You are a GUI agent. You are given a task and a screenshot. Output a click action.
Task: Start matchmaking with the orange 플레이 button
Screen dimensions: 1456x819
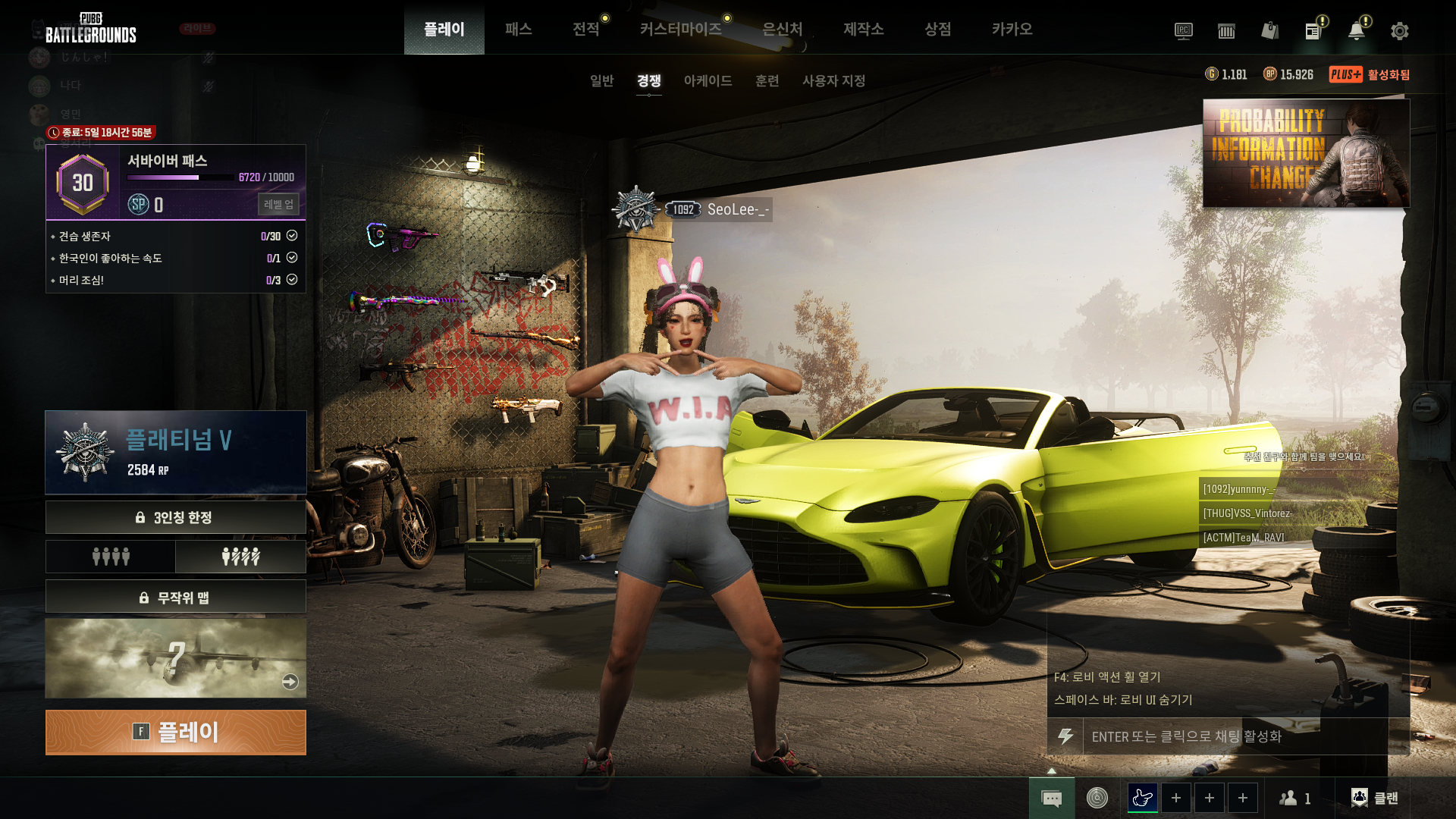[175, 732]
